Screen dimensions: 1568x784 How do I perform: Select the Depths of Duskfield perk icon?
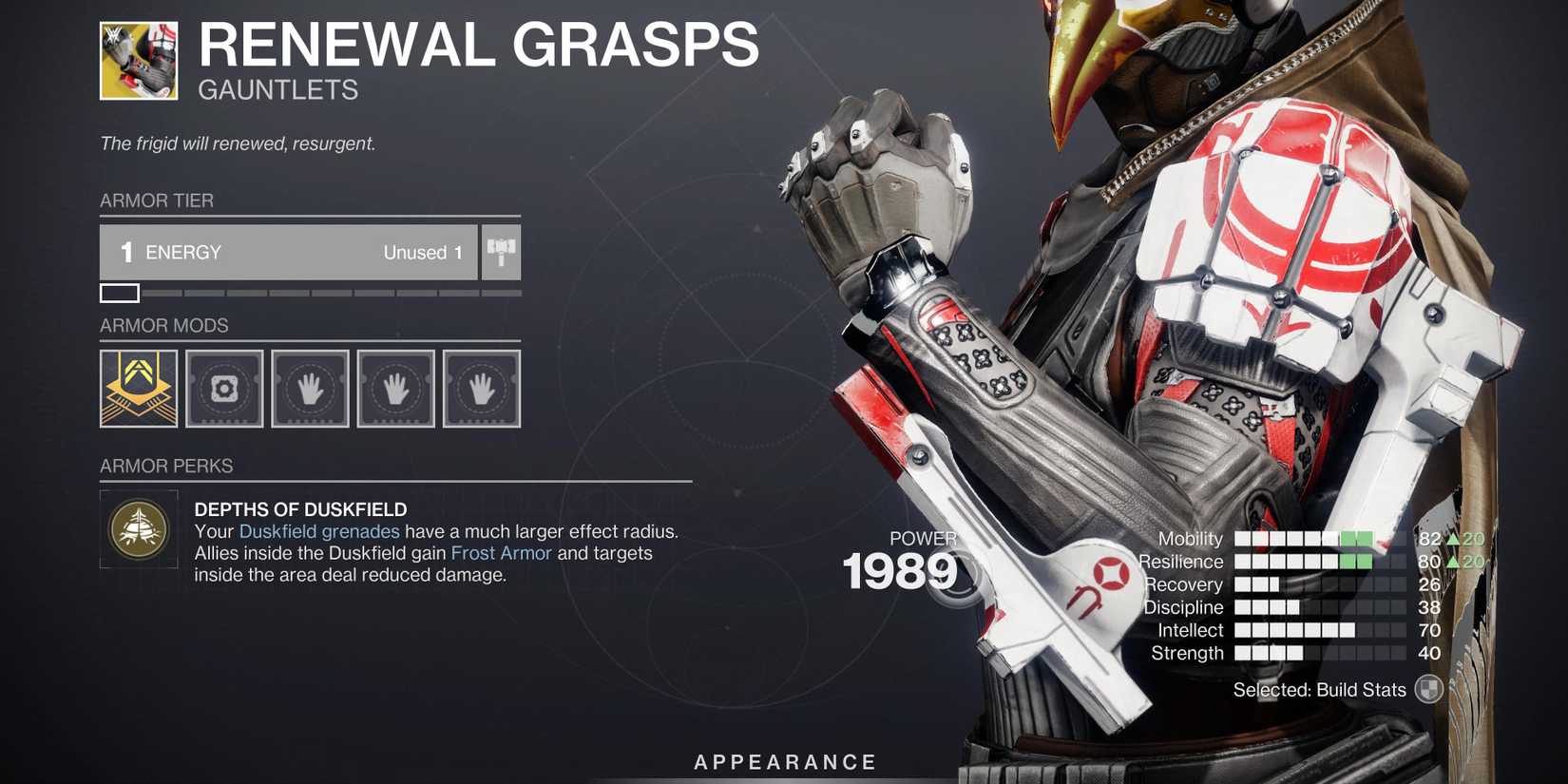[139, 530]
